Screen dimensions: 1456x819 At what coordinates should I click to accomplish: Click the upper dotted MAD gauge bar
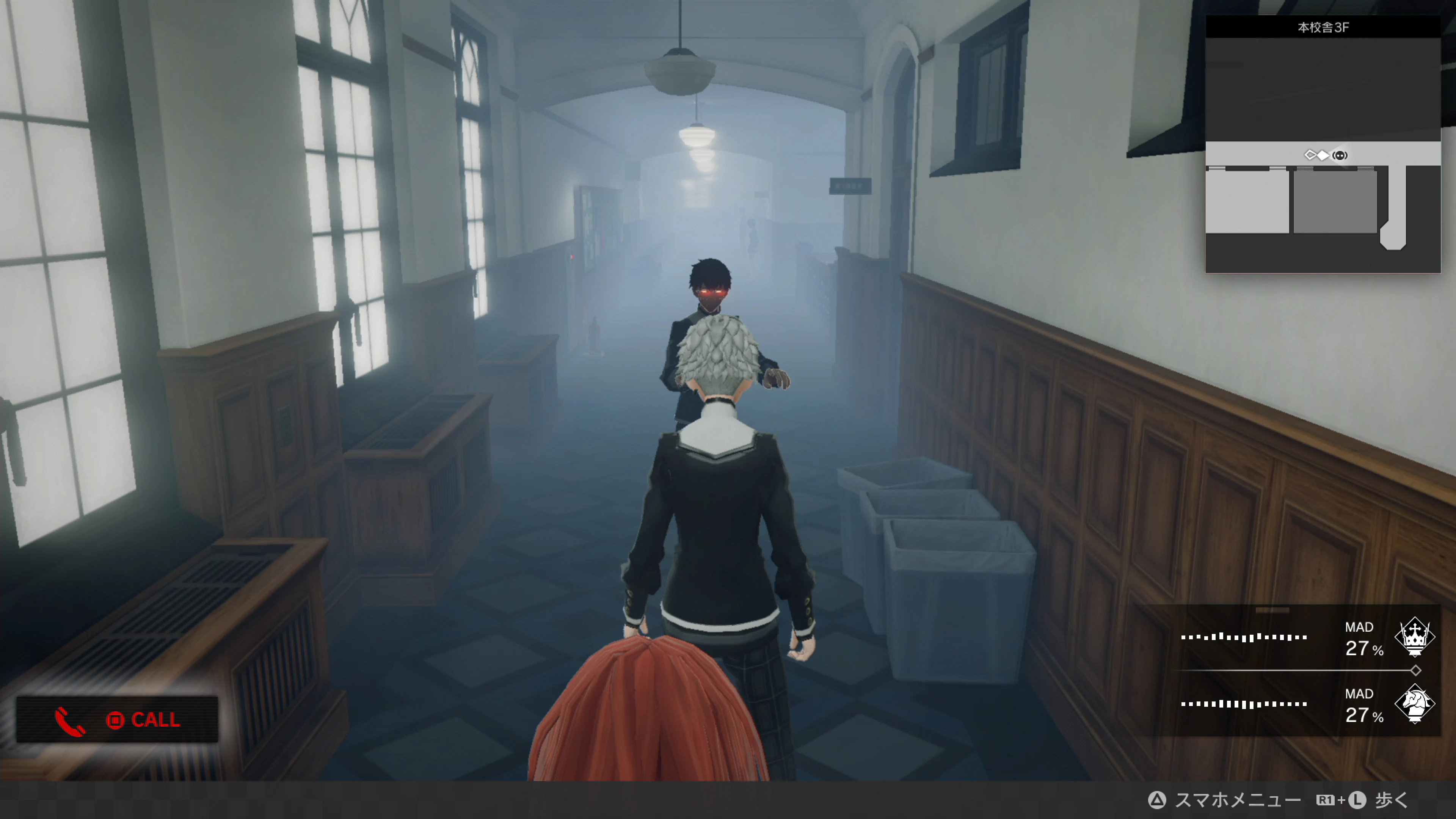point(1244,637)
